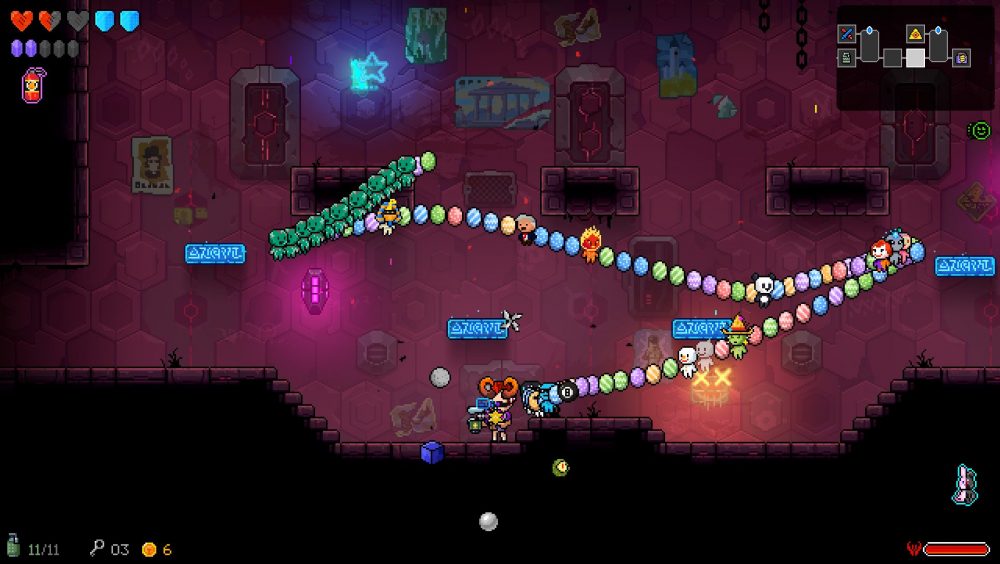Click the gold coin icon
This screenshot has height=564, width=1000.
point(149,549)
